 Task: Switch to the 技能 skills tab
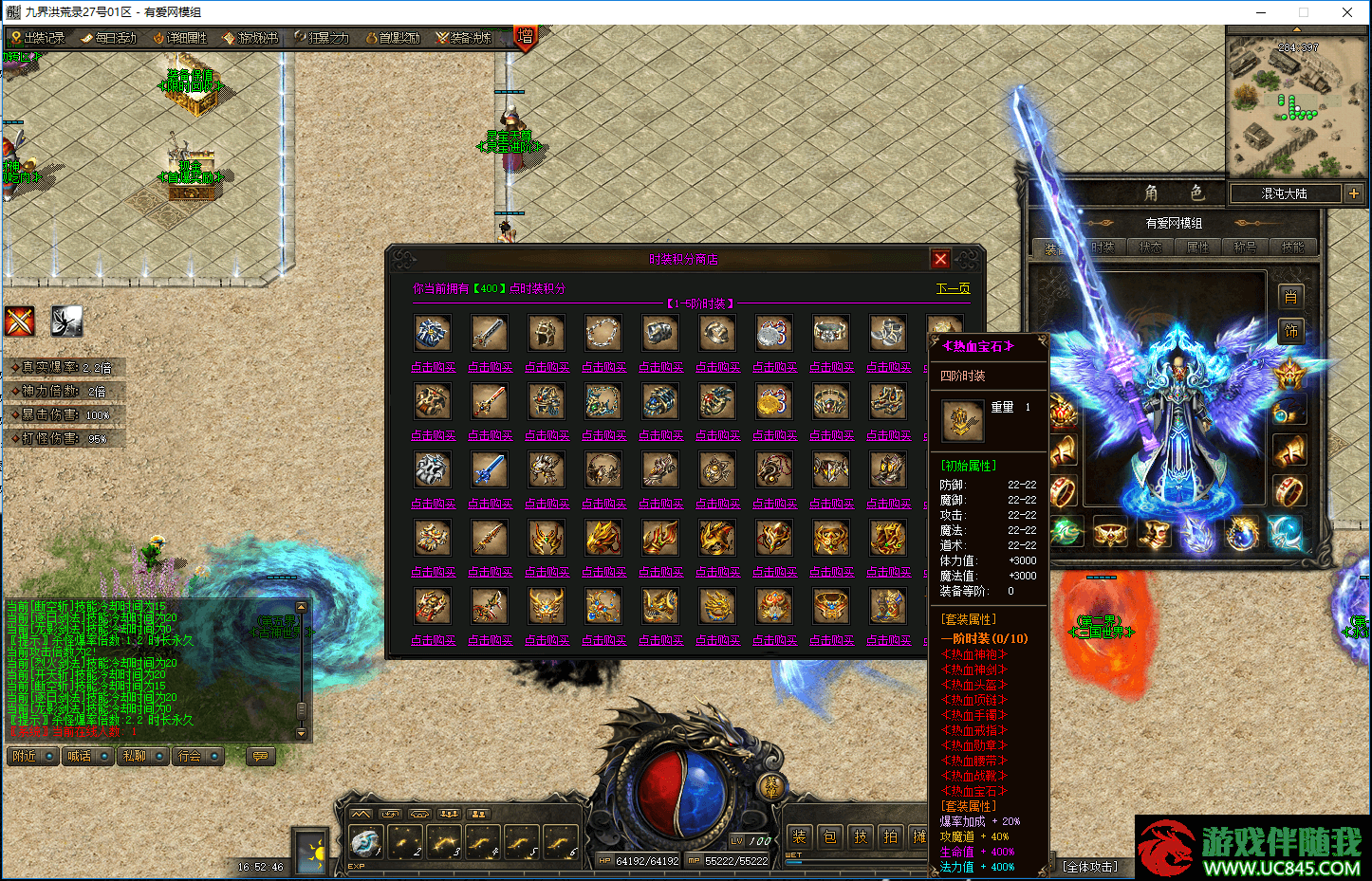[1292, 247]
